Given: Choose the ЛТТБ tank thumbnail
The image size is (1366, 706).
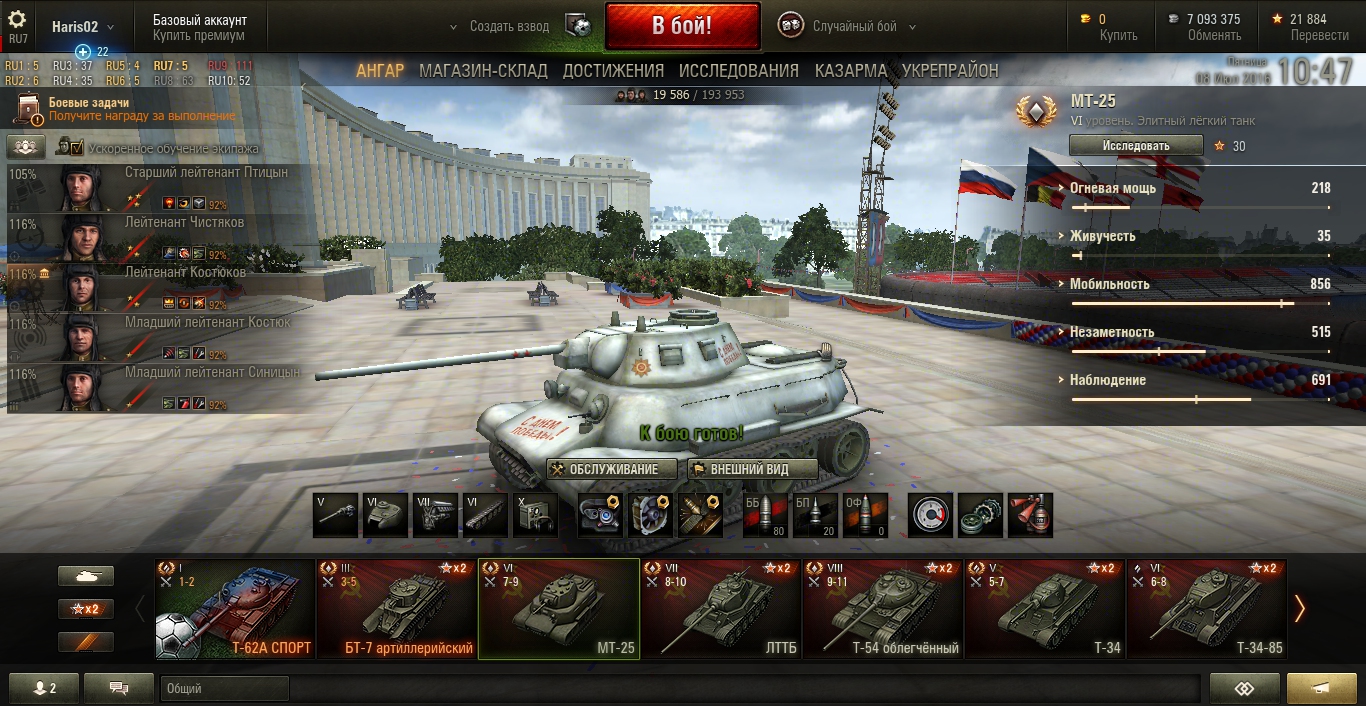Looking at the screenshot, I should (x=720, y=609).
